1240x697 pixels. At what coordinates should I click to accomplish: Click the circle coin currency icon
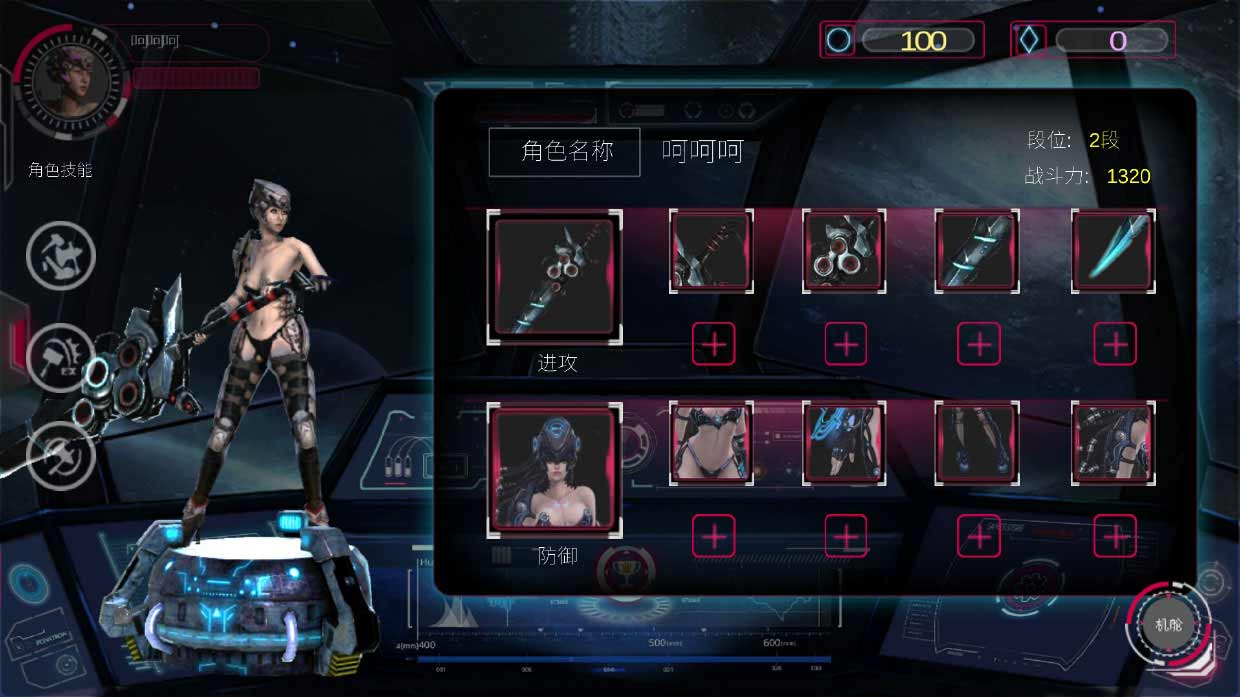839,40
